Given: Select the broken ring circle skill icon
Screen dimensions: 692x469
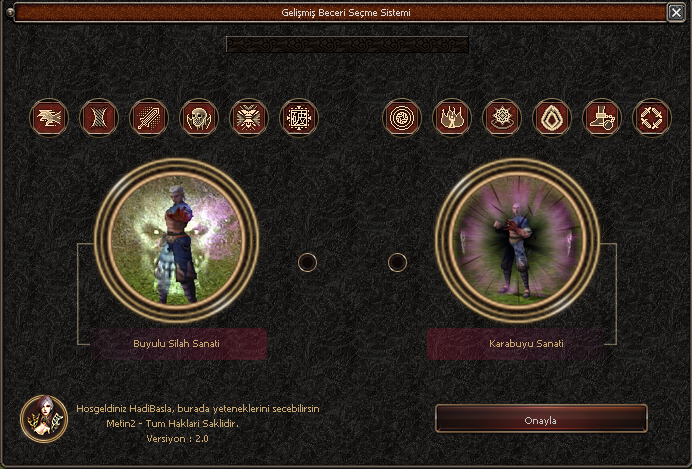Looking at the screenshot, I should 652,117.
